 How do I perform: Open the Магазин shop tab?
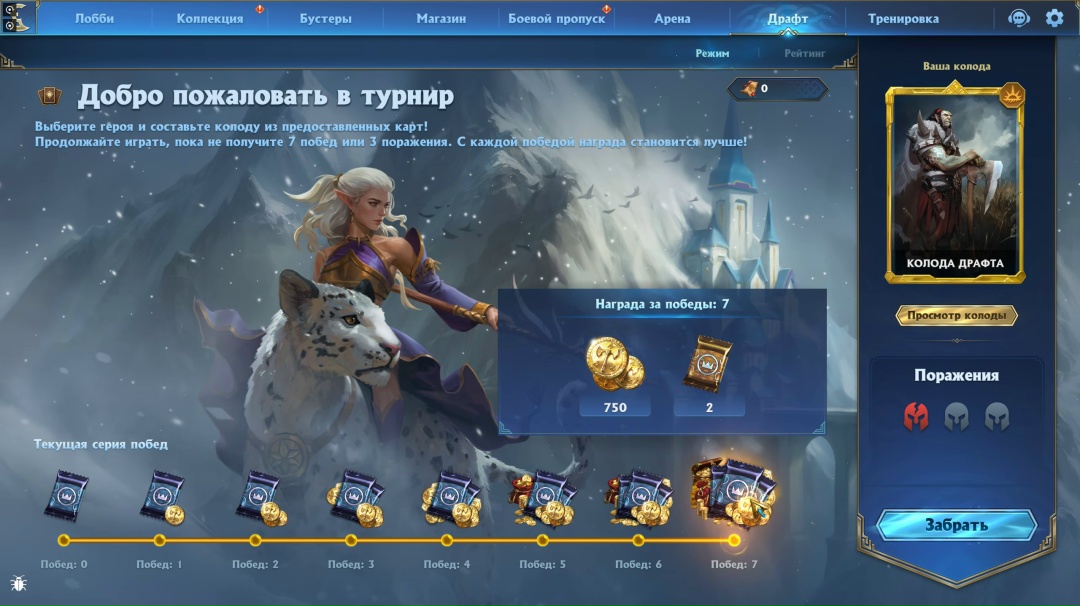click(441, 18)
